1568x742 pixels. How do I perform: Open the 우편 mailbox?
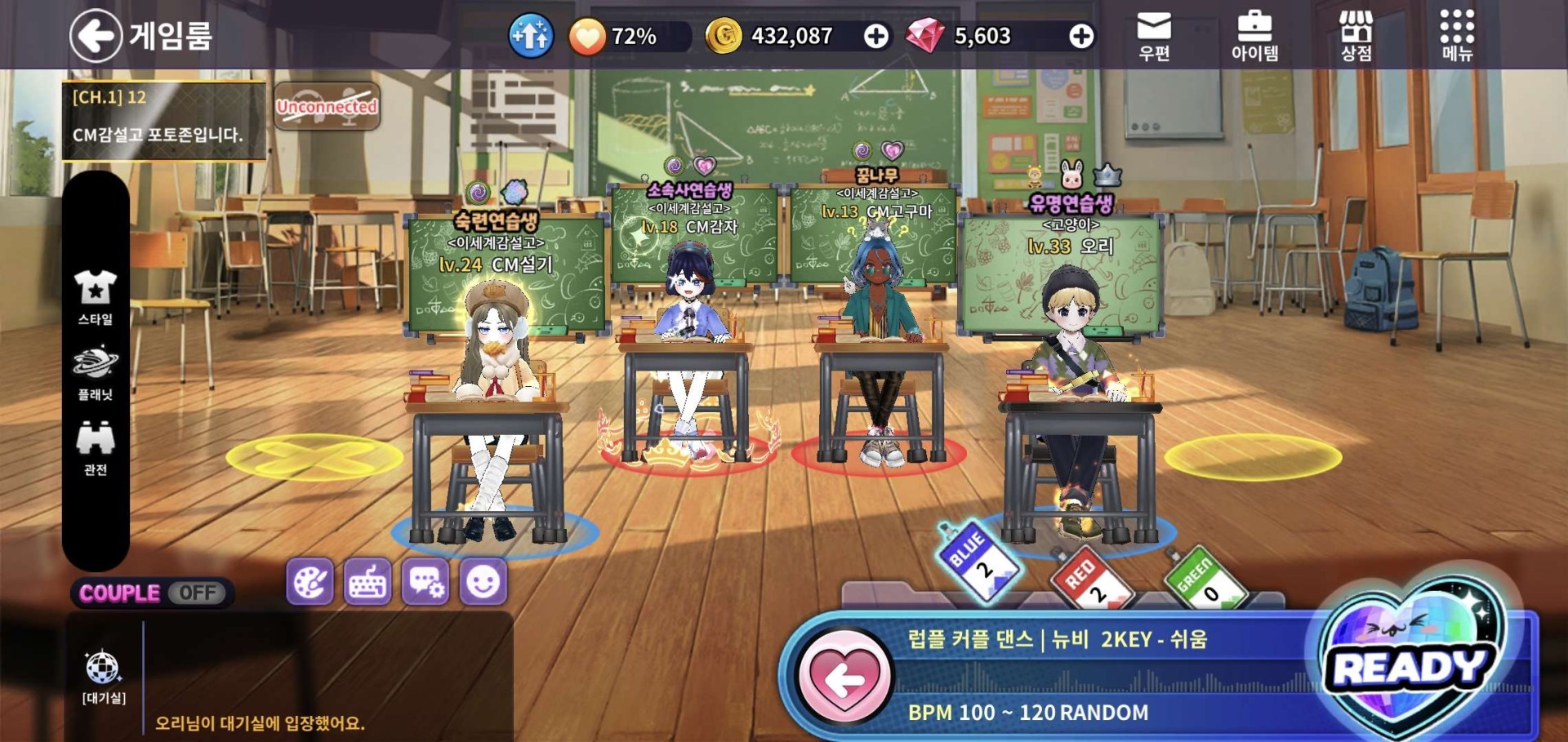(1154, 36)
